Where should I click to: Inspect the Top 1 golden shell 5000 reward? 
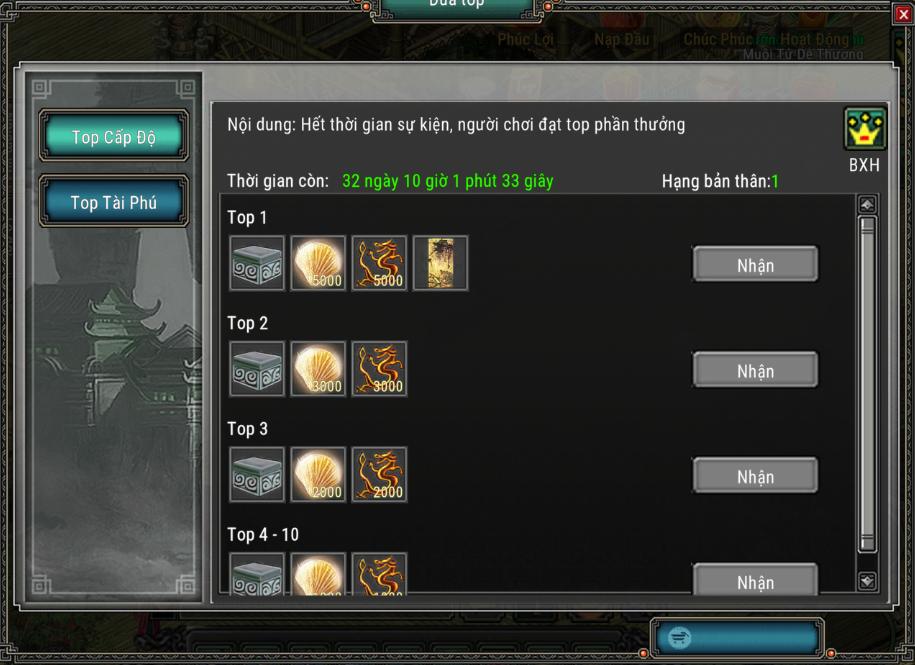tap(318, 263)
